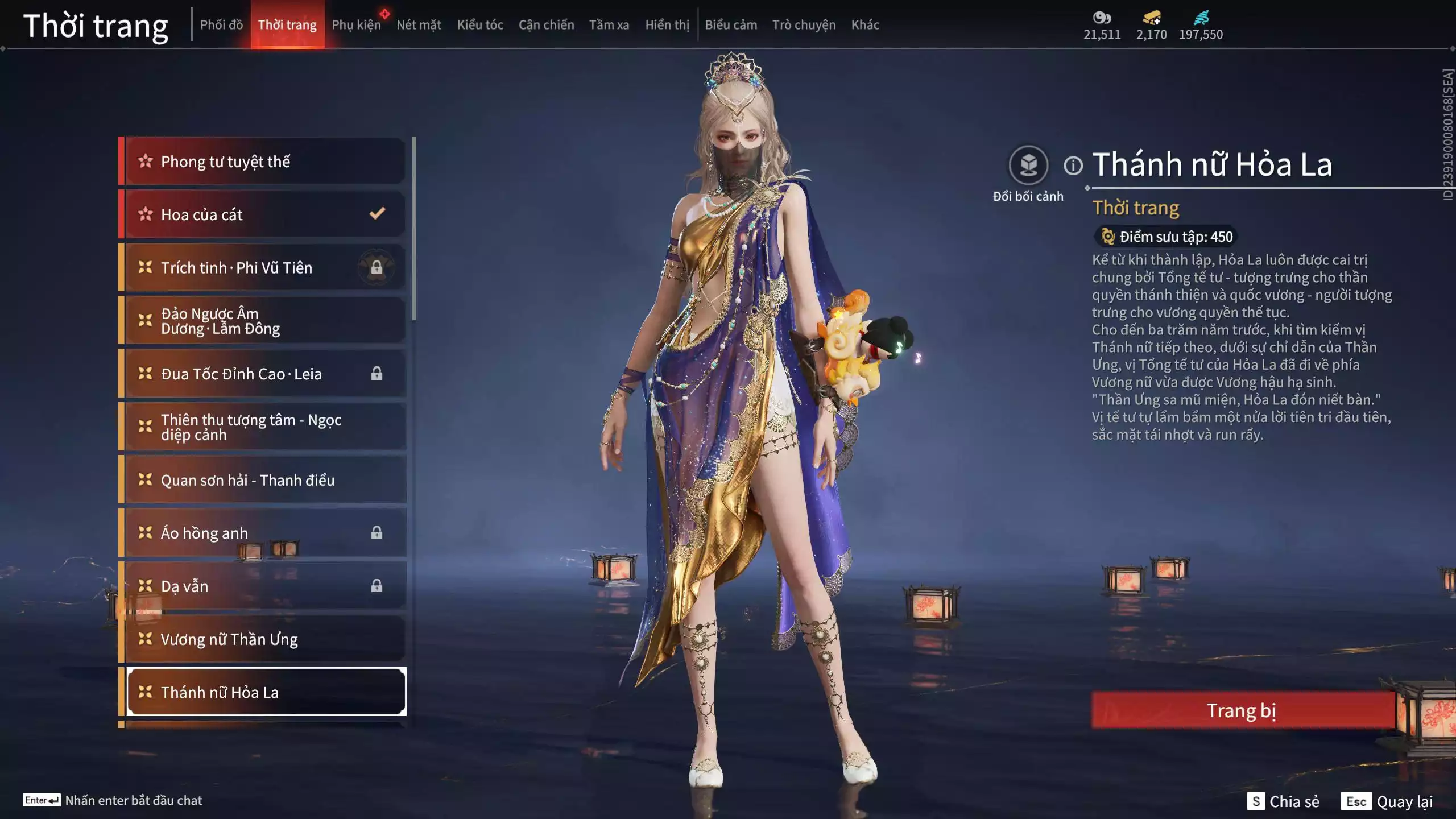Select the Nét mặt tab
The width and height of the screenshot is (1456, 819).
419,25
